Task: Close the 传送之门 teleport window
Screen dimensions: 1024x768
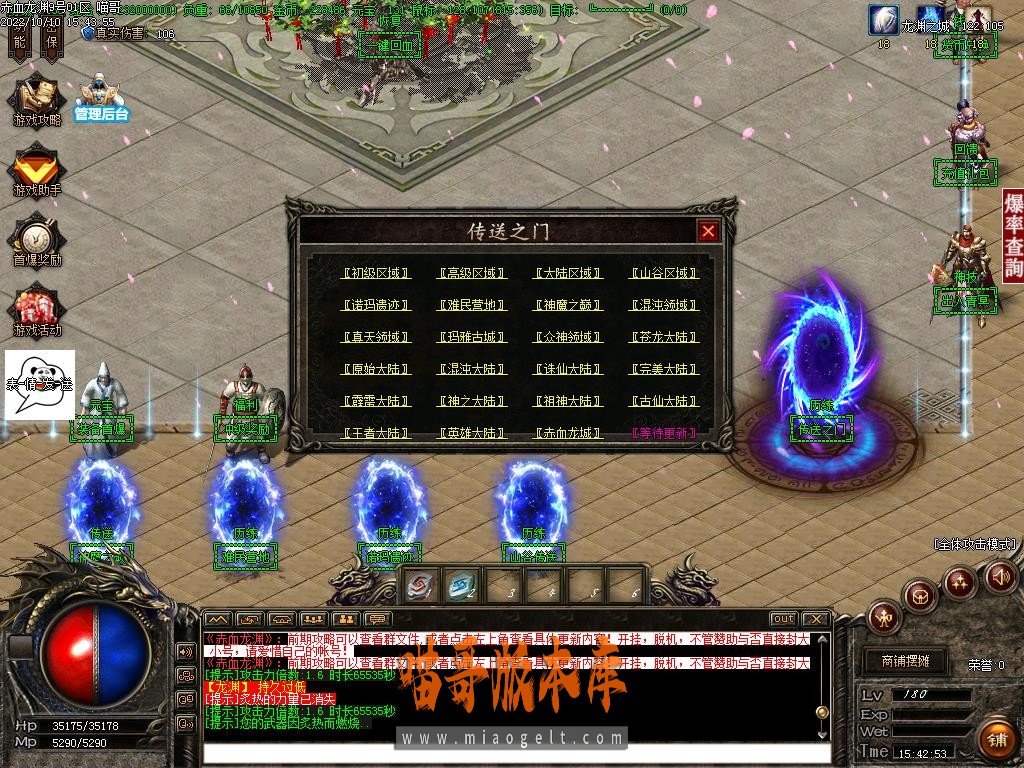Action: [708, 231]
